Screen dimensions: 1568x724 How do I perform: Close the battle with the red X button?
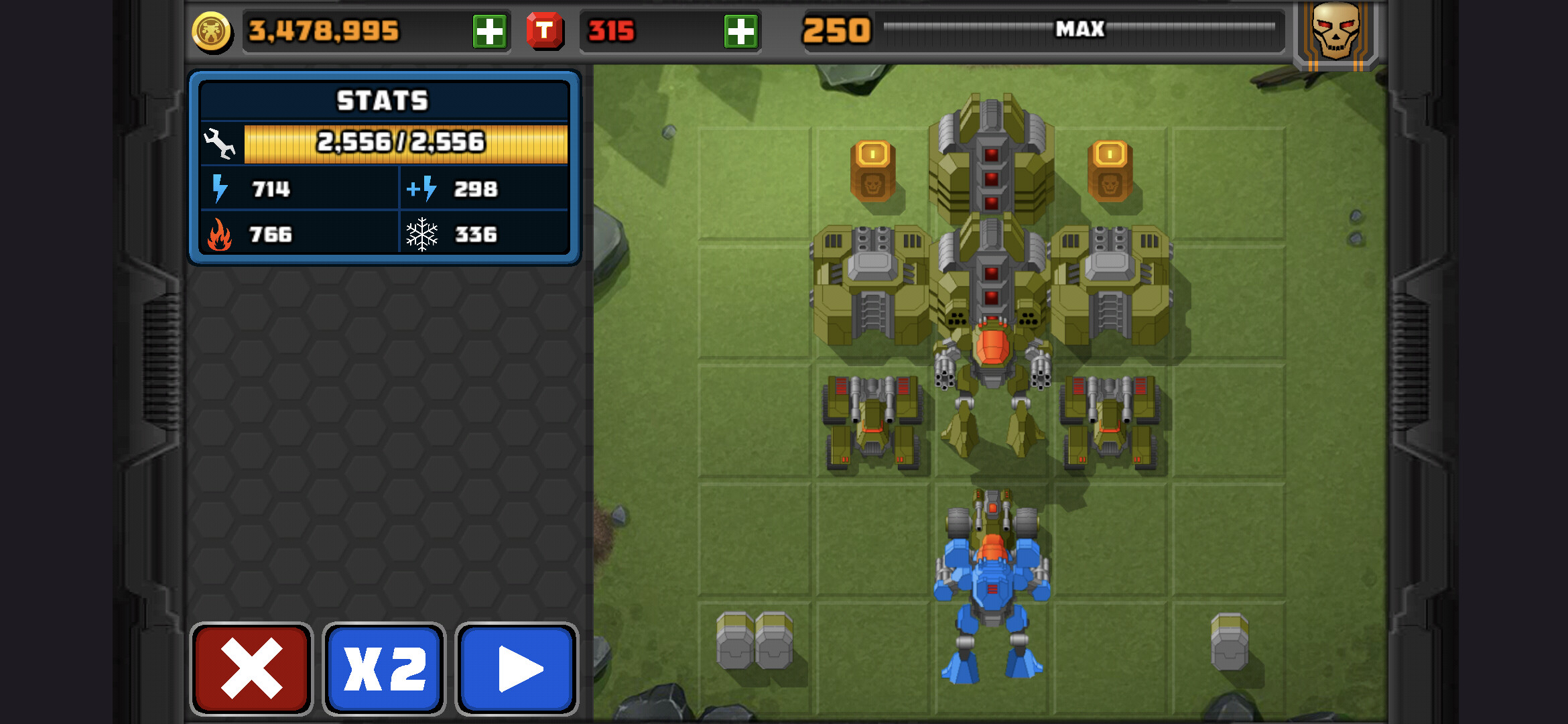251,668
